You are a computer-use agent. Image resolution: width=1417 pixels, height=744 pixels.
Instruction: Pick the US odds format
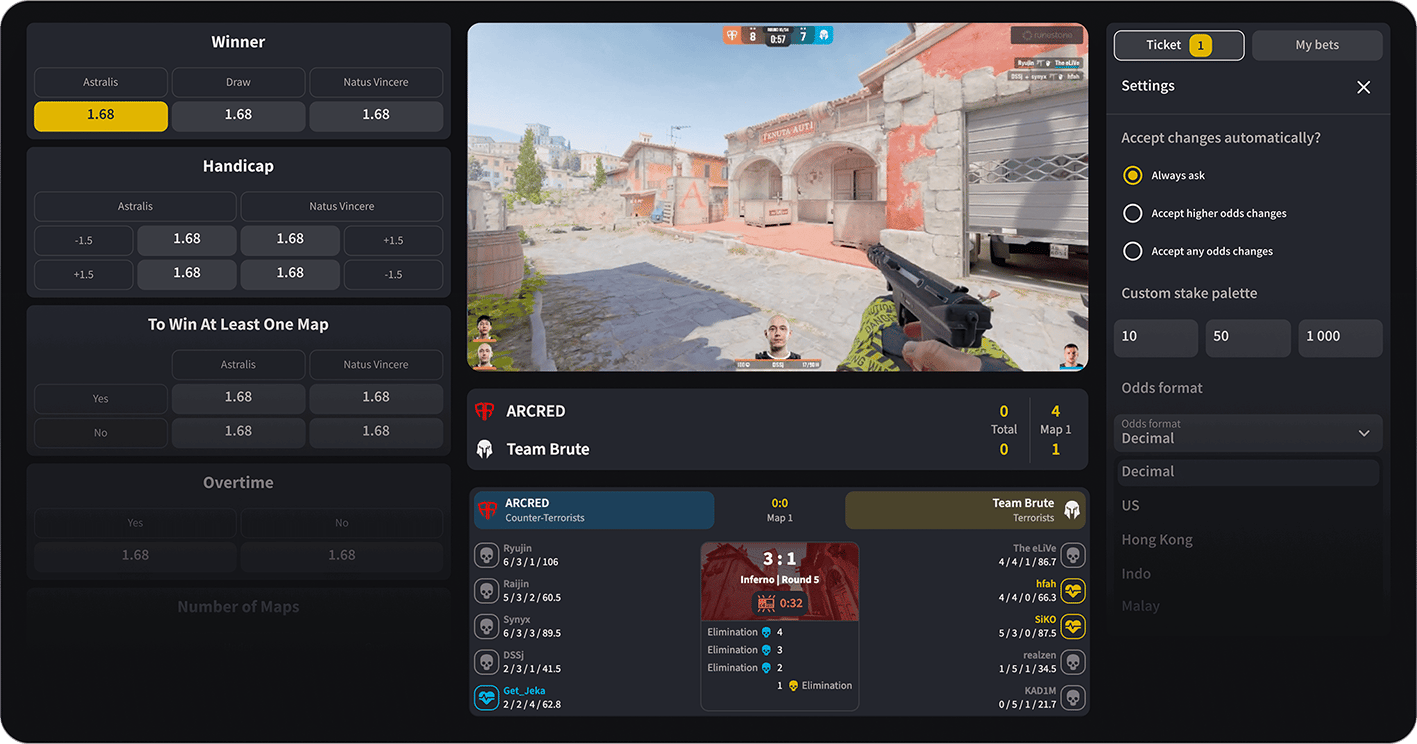tap(1131, 506)
